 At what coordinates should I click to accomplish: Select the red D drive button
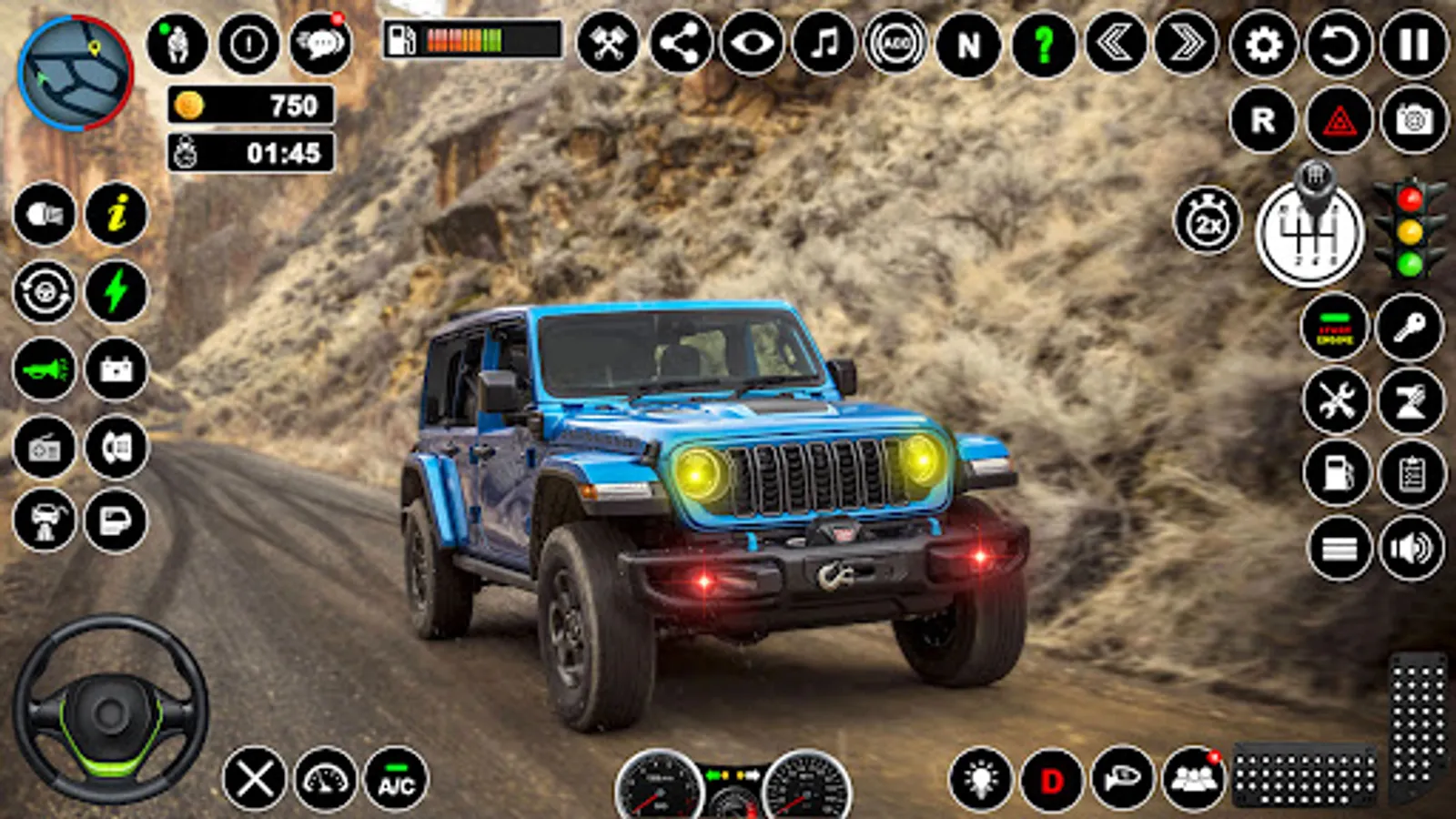[x=1052, y=780]
